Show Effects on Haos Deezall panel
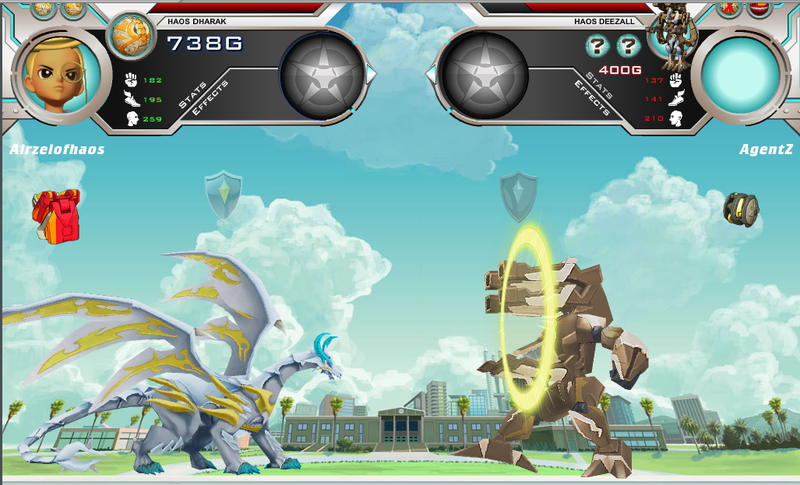Image resolution: width=800 pixels, height=485 pixels. click(x=592, y=97)
